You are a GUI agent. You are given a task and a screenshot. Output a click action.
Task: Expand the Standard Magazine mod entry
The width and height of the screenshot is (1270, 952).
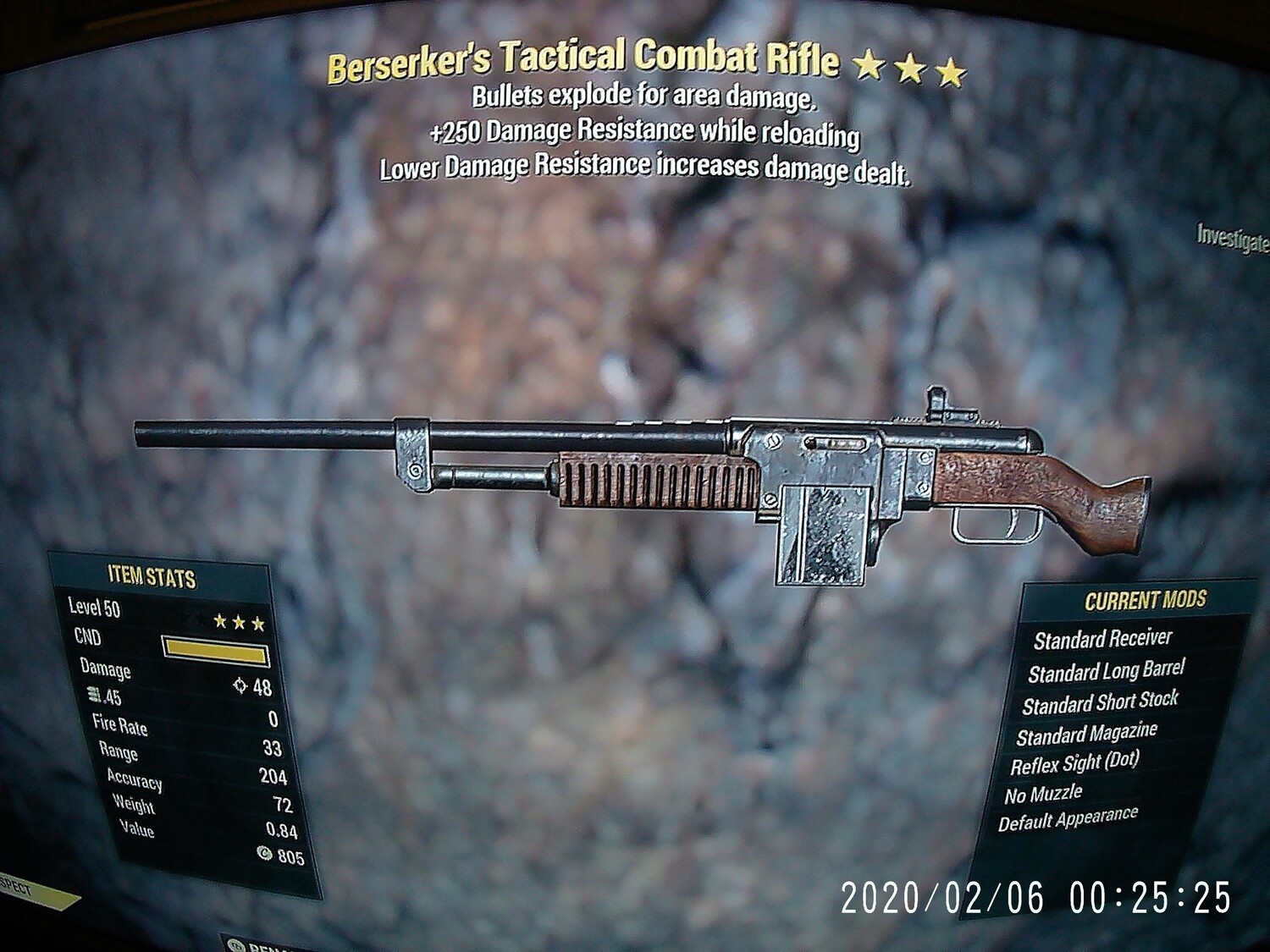[x=1087, y=731]
